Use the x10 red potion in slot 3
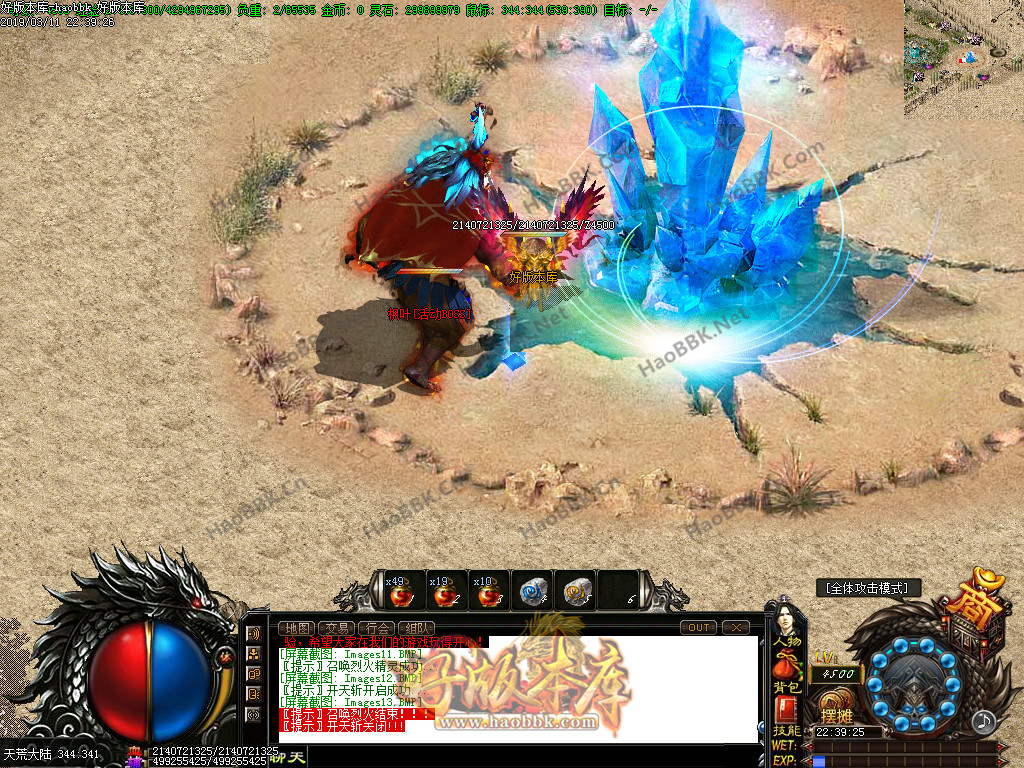The image size is (1024, 768). coord(488,592)
